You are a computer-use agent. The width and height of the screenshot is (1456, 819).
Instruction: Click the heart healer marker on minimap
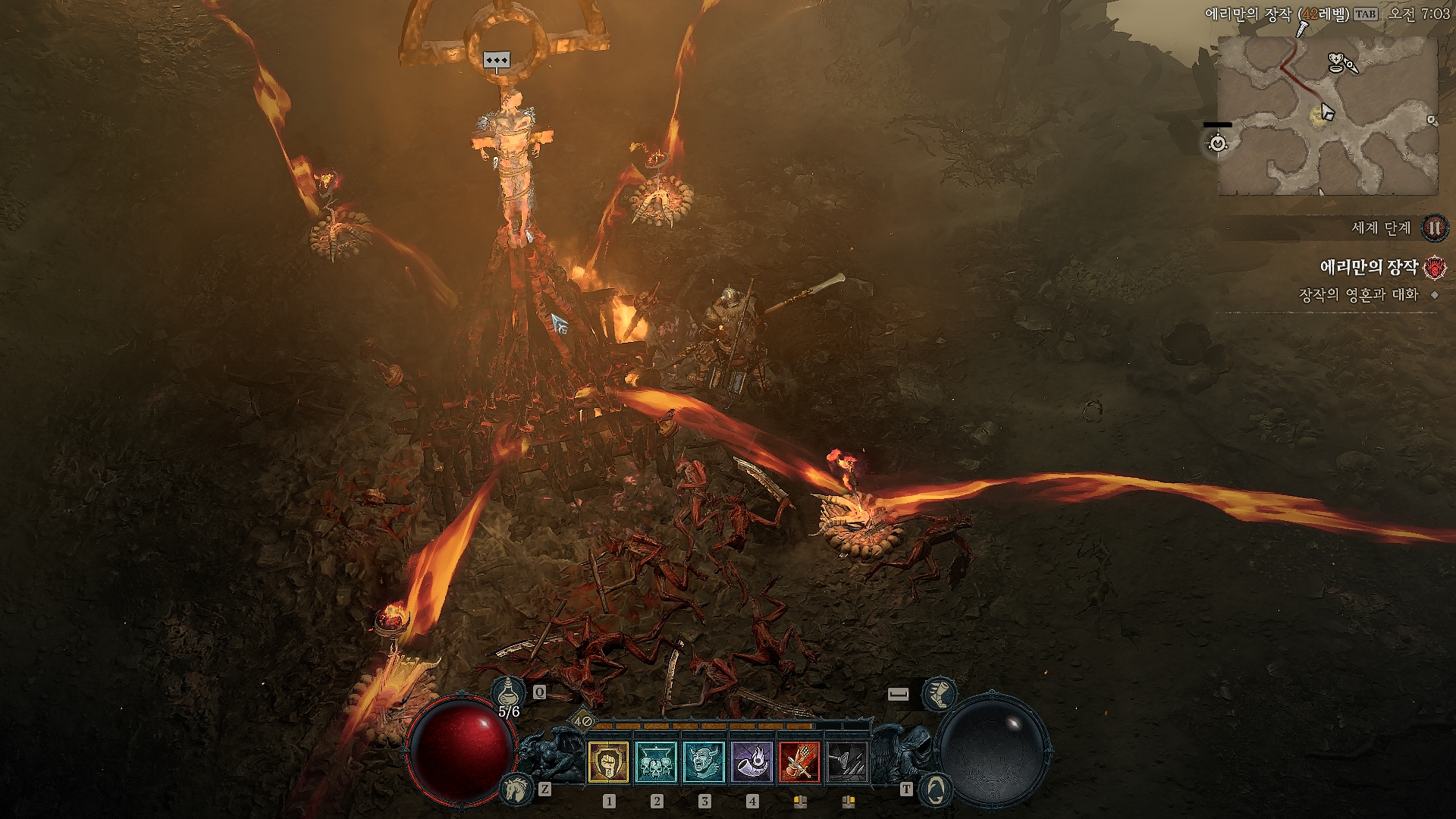click(x=1338, y=61)
